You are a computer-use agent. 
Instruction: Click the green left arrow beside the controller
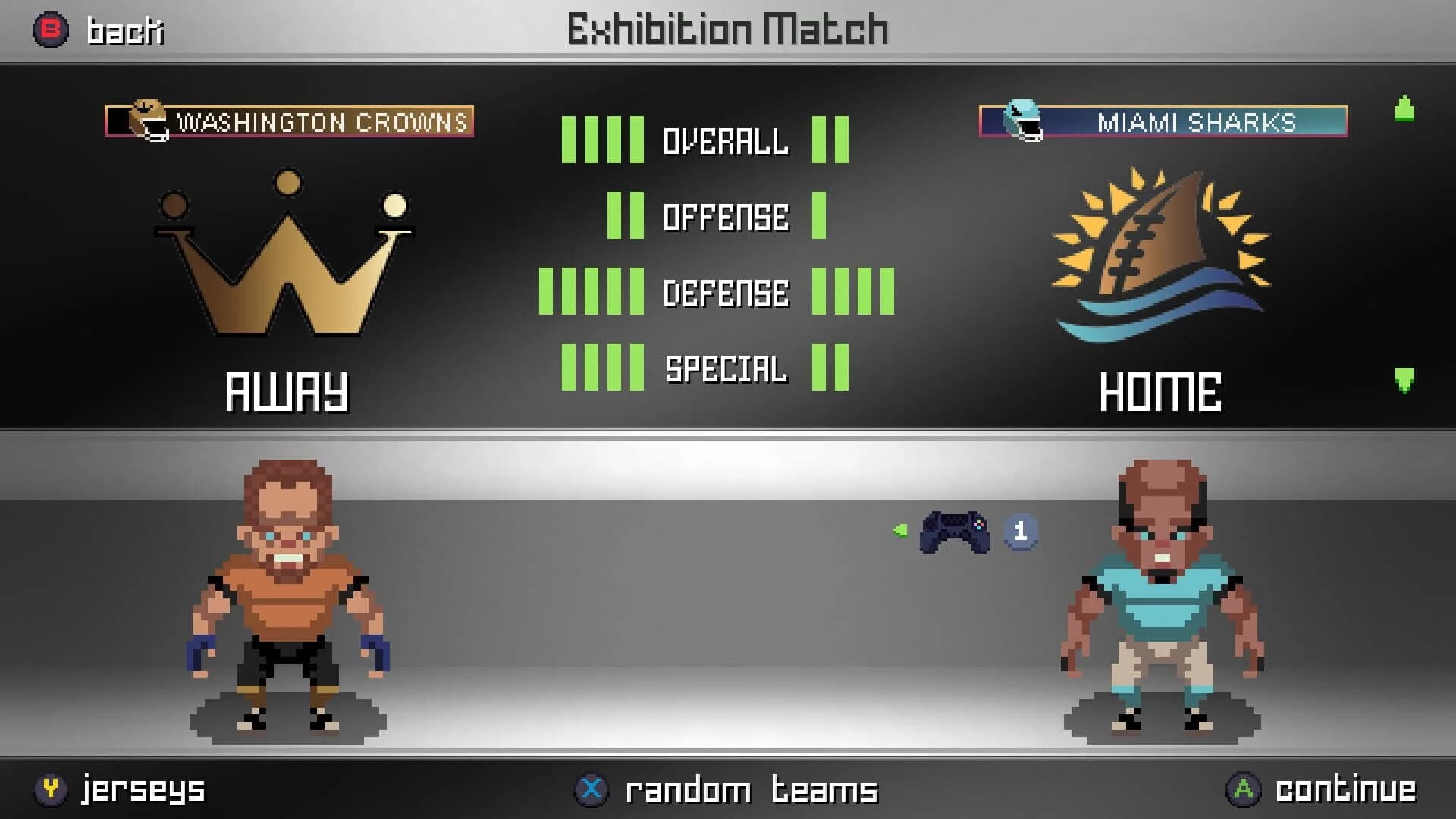(899, 531)
